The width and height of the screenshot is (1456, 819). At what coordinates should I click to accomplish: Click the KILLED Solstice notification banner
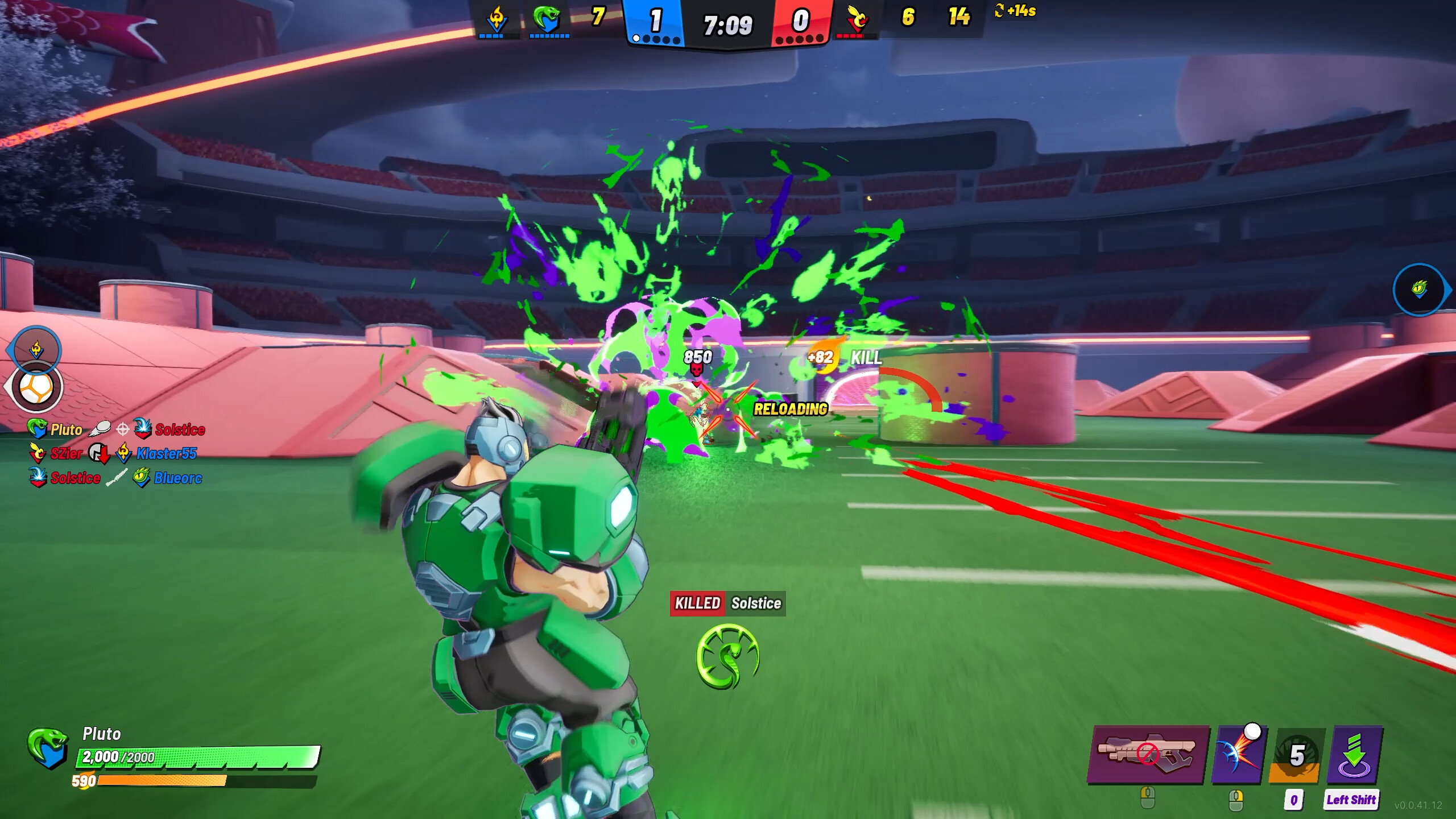[726, 603]
